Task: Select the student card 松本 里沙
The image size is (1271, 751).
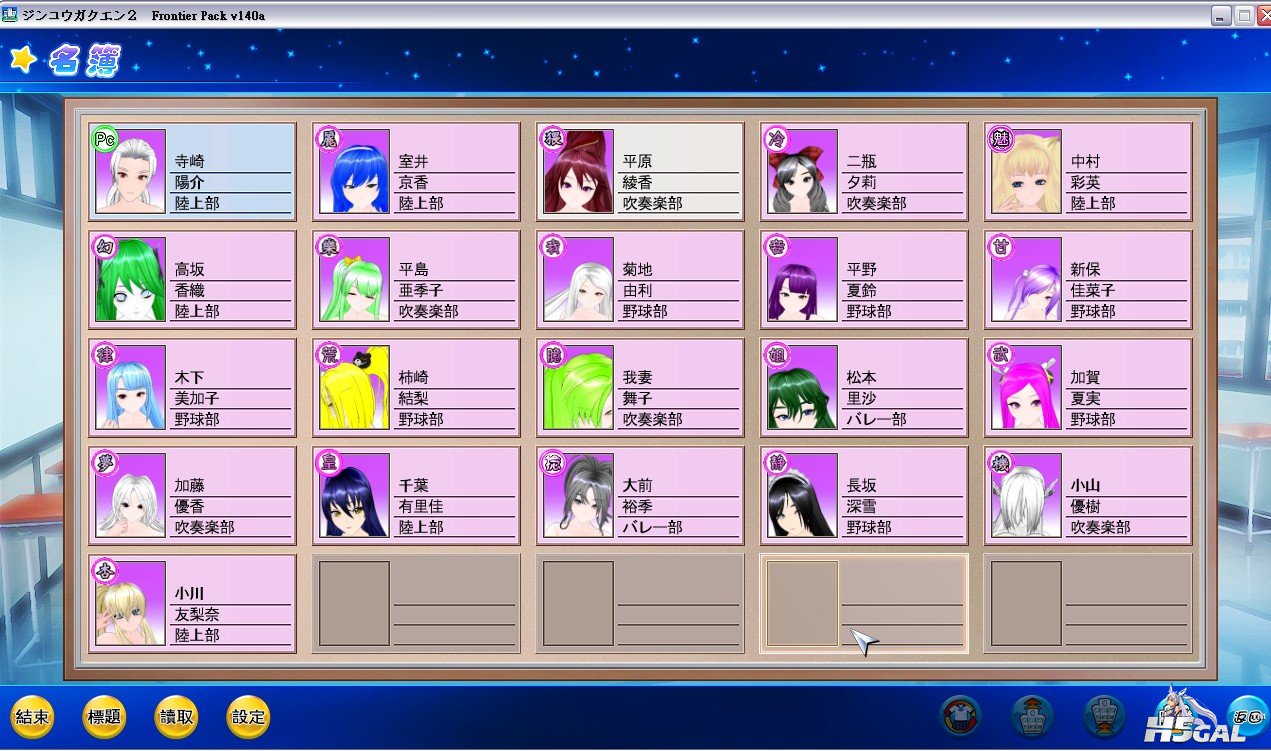Action: pyautogui.click(x=864, y=388)
